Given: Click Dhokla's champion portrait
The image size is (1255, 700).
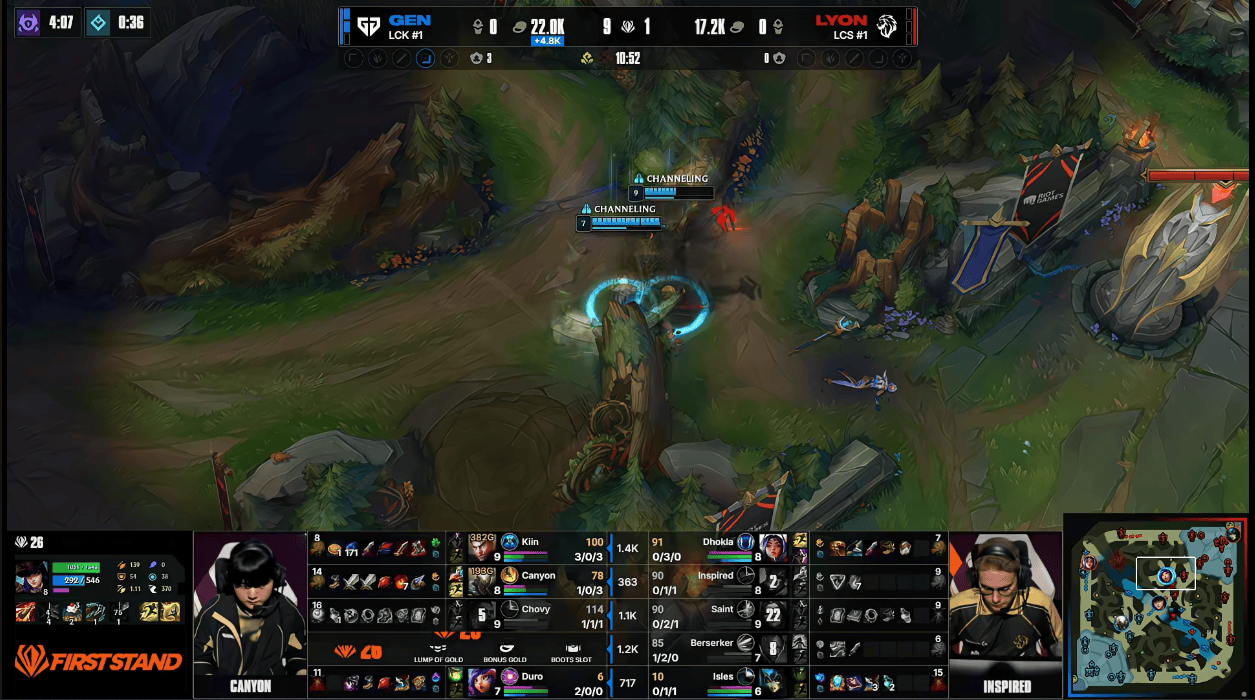Looking at the screenshot, I should tap(773, 547).
